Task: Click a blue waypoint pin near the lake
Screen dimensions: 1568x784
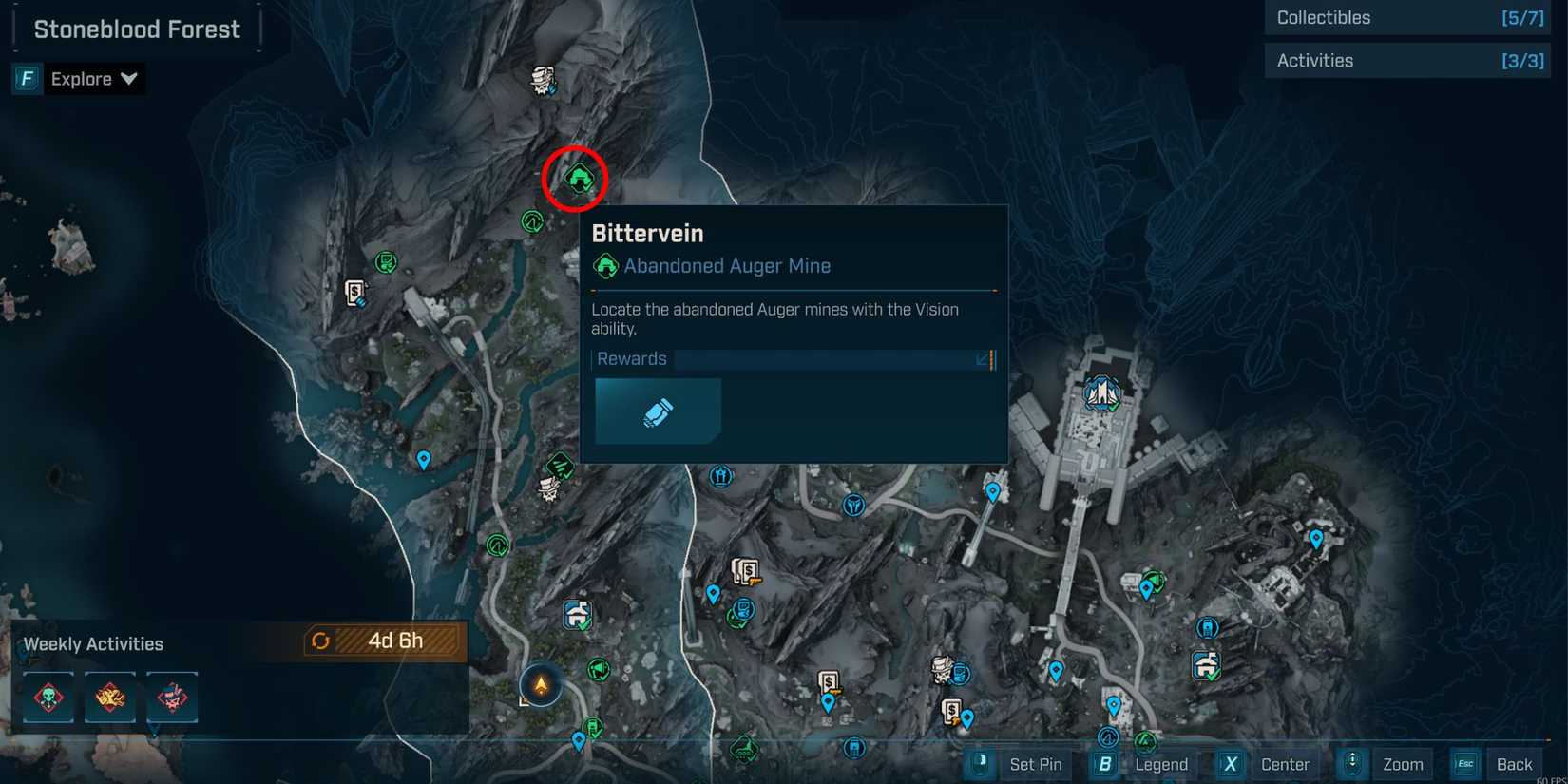Action: [x=423, y=460]
